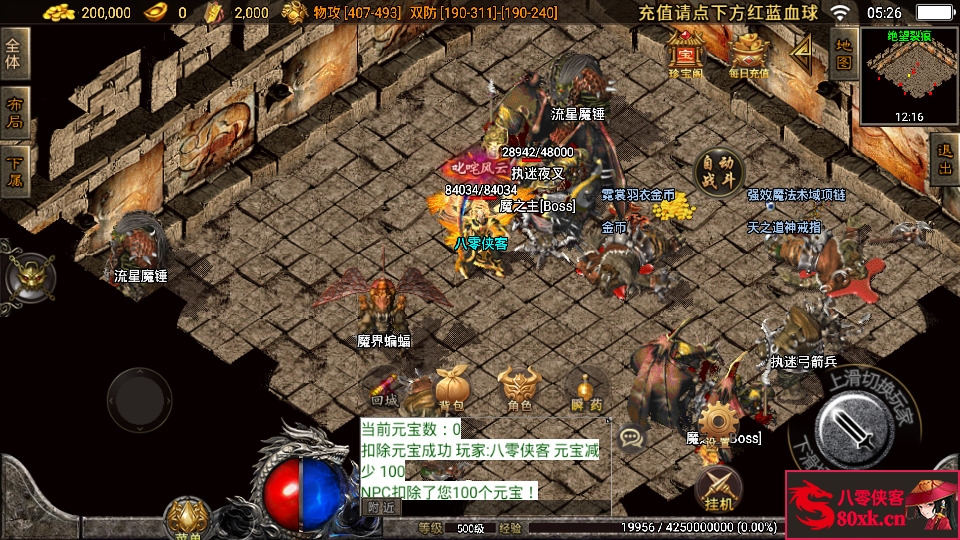Screen dimensions: 960x540
Task: Tap the 退出 exit button
Action: [943, 160]
